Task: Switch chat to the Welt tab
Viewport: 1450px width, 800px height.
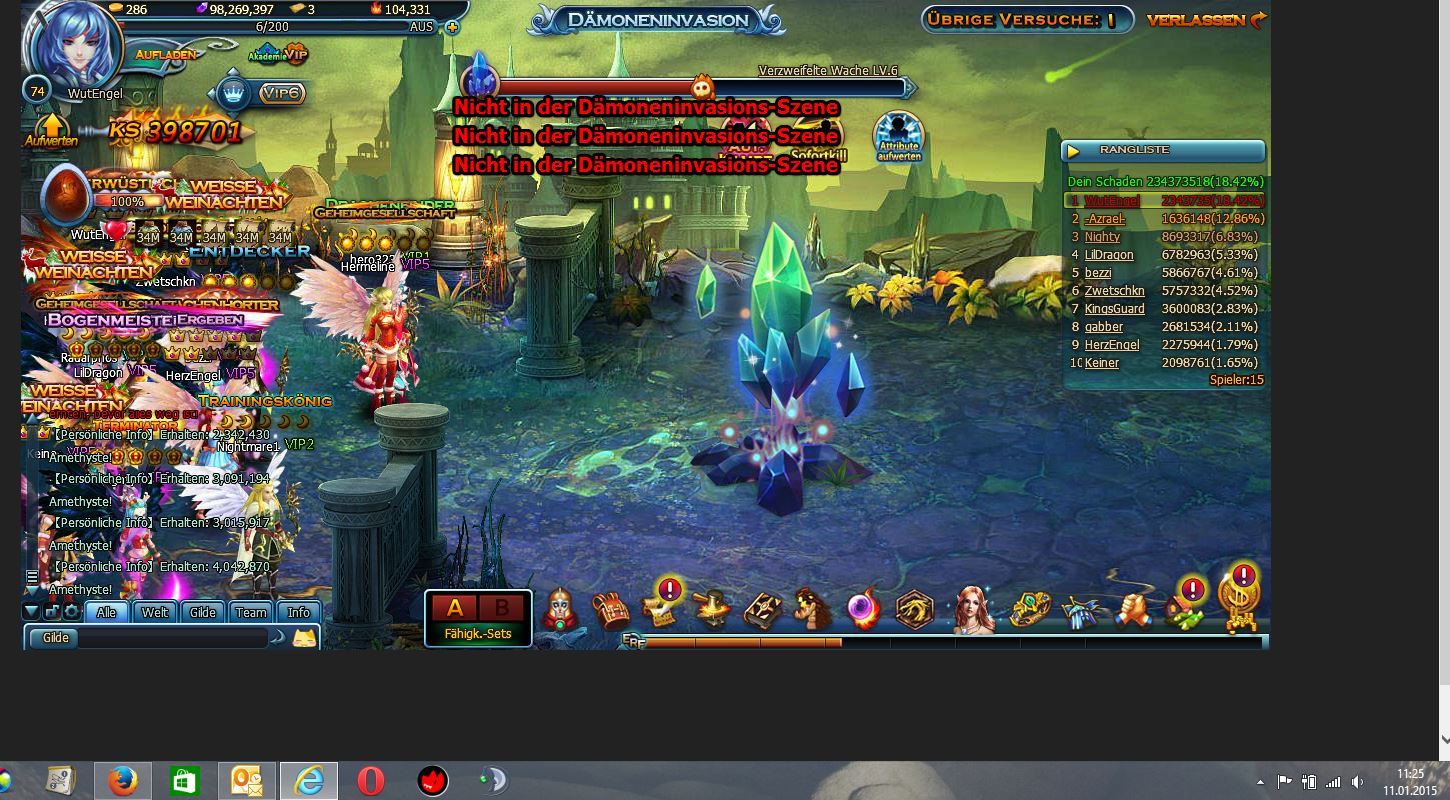Action: (155, 612)
